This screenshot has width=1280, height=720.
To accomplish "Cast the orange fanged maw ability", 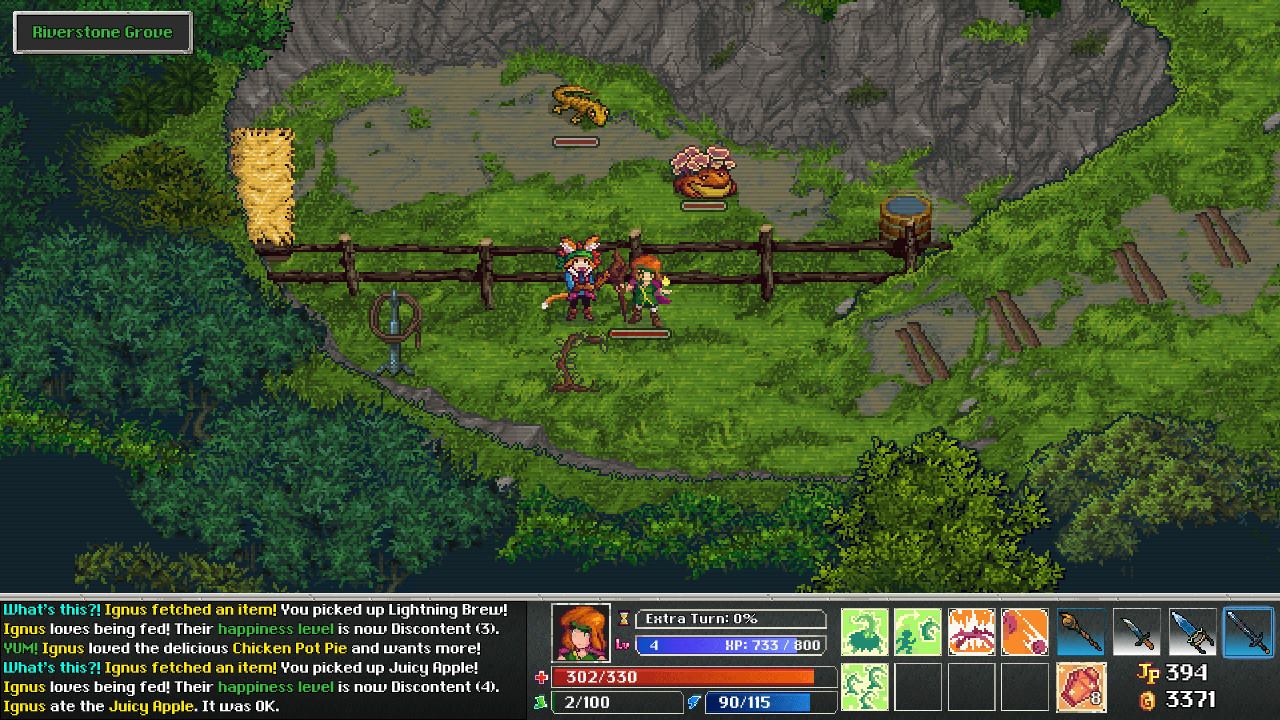I will (971, 632).
